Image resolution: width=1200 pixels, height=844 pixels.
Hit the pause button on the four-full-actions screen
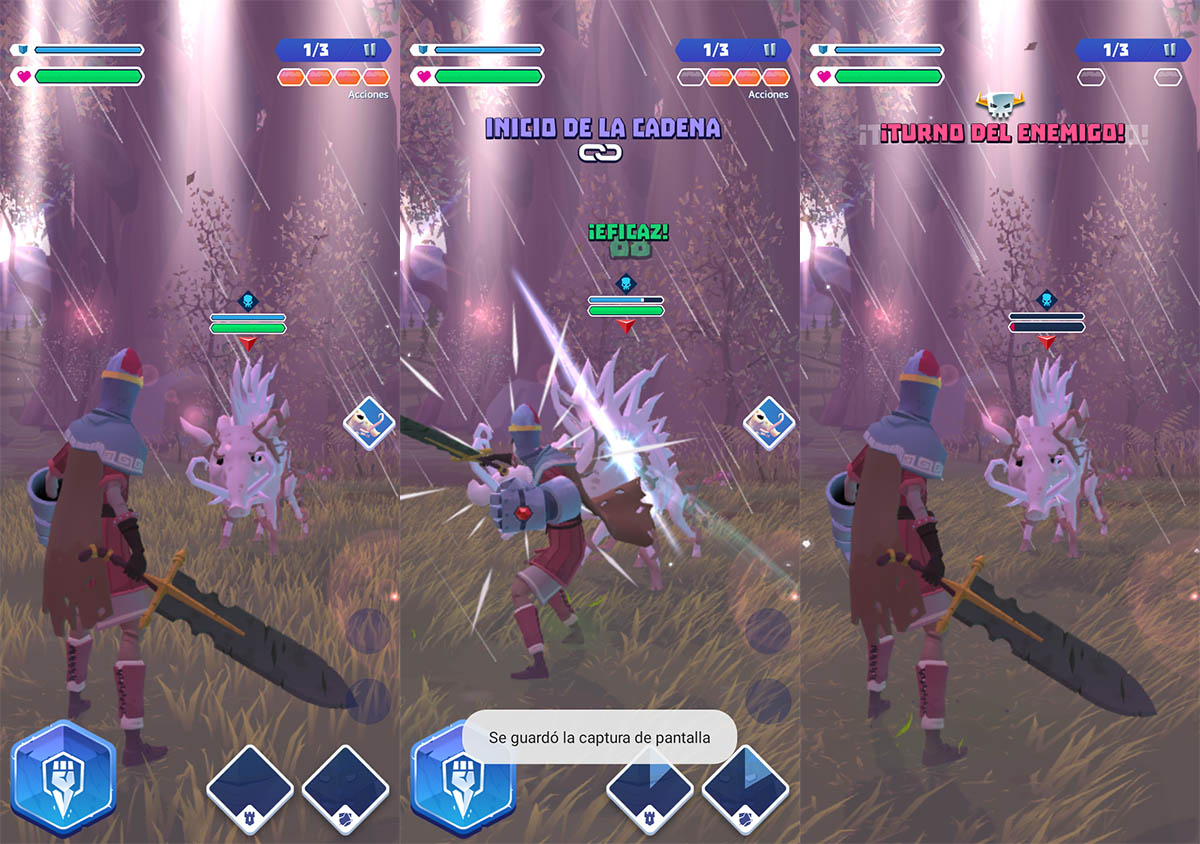click(369, 50)
